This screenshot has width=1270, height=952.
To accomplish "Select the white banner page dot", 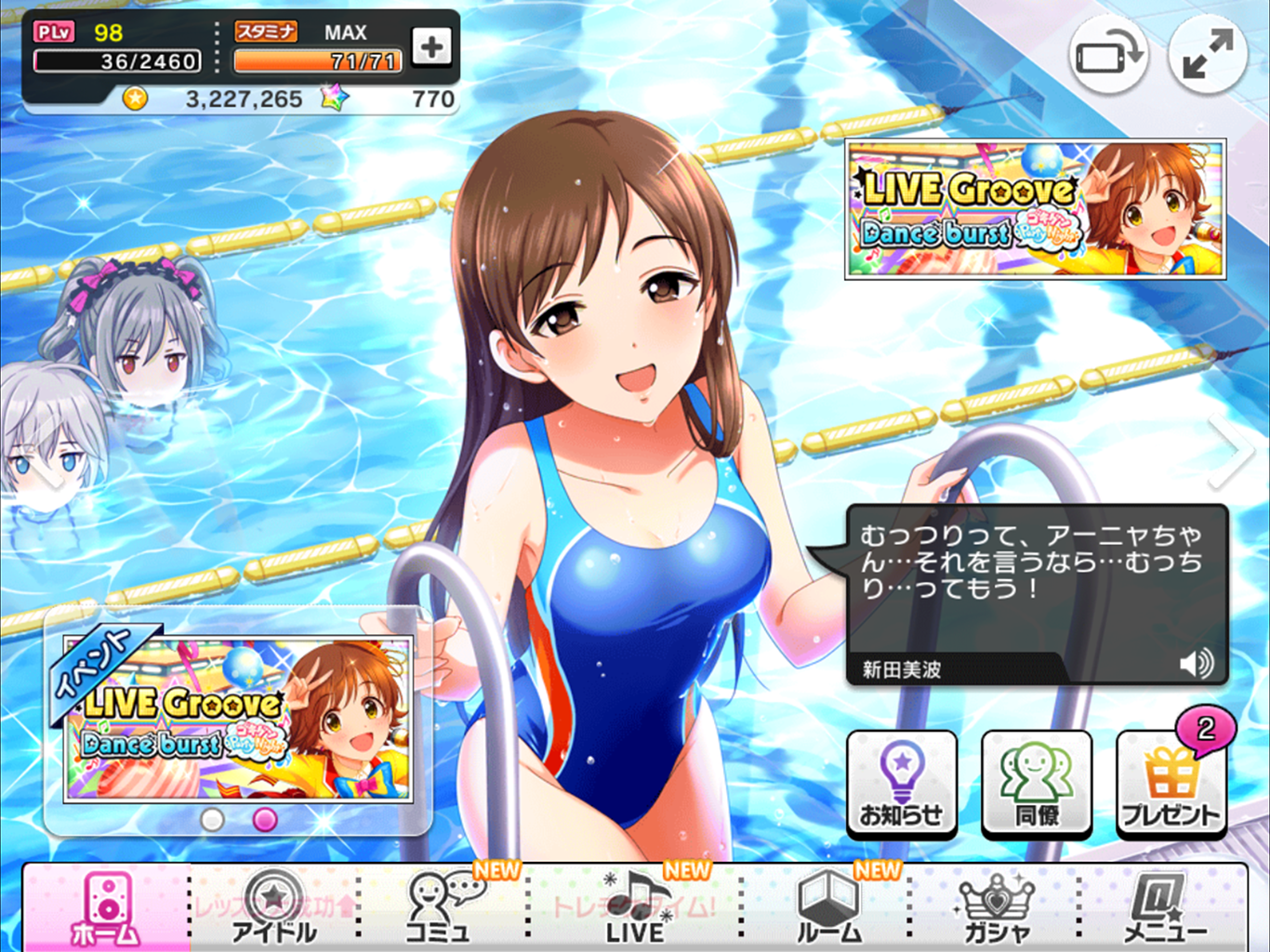I will pyautogui.click(x=213, y=819).
